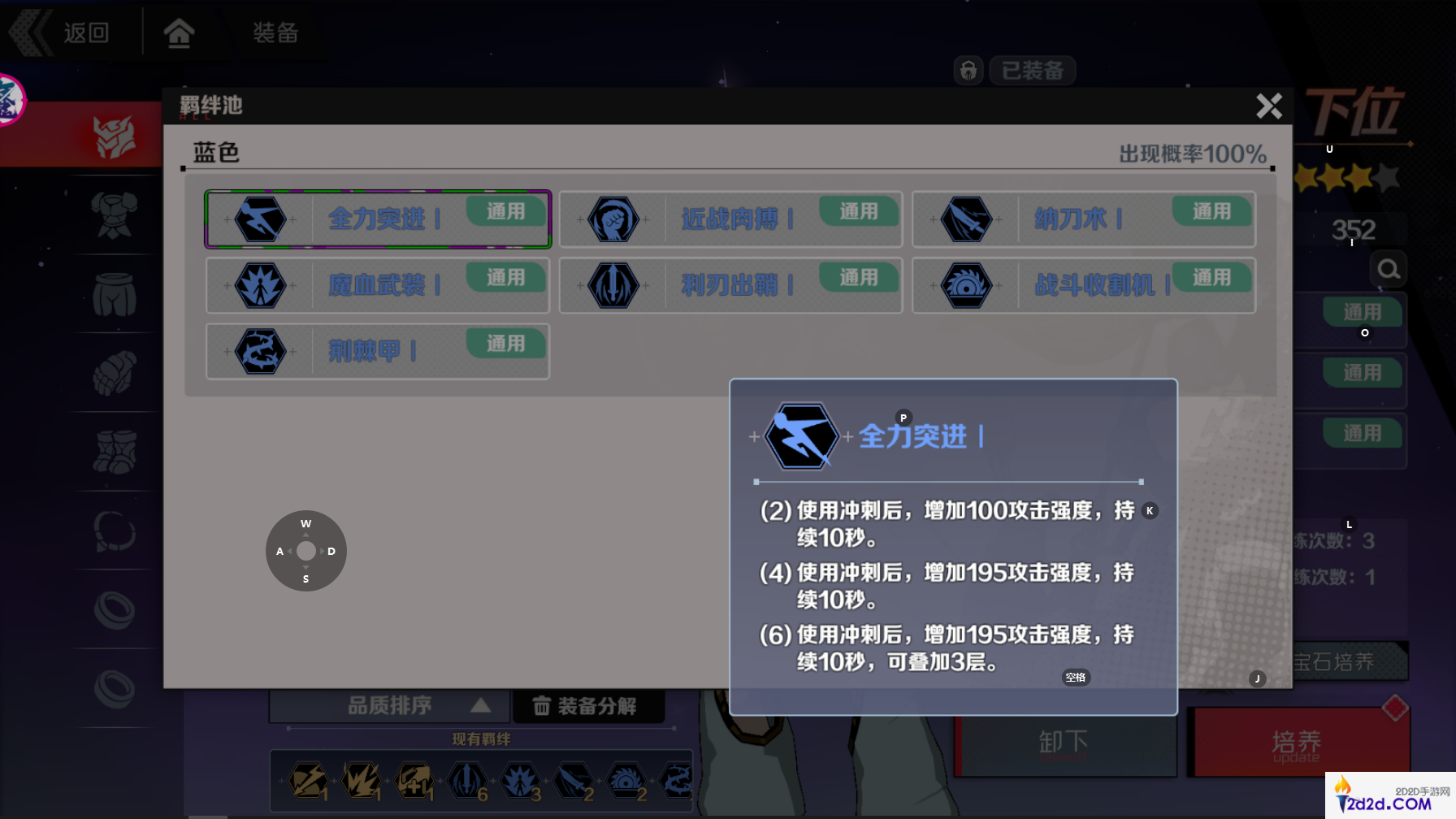Toggle the lock icon beside 已装备
The height and width of the screenshot is (819, 1456).
pos(968,70)
